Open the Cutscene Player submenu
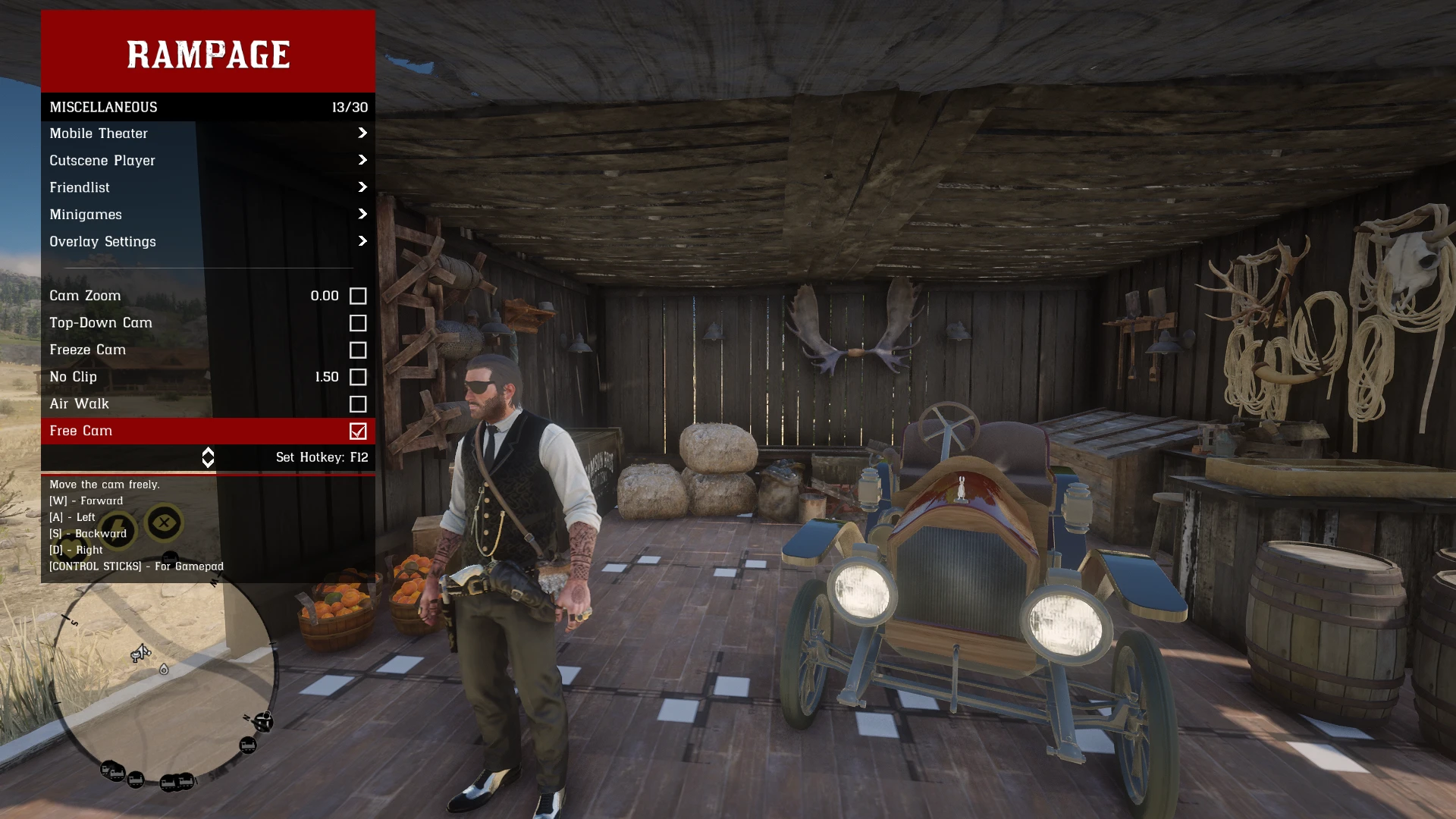The width and height of the screenshot is (1456, 819). (x=208, y=161)
